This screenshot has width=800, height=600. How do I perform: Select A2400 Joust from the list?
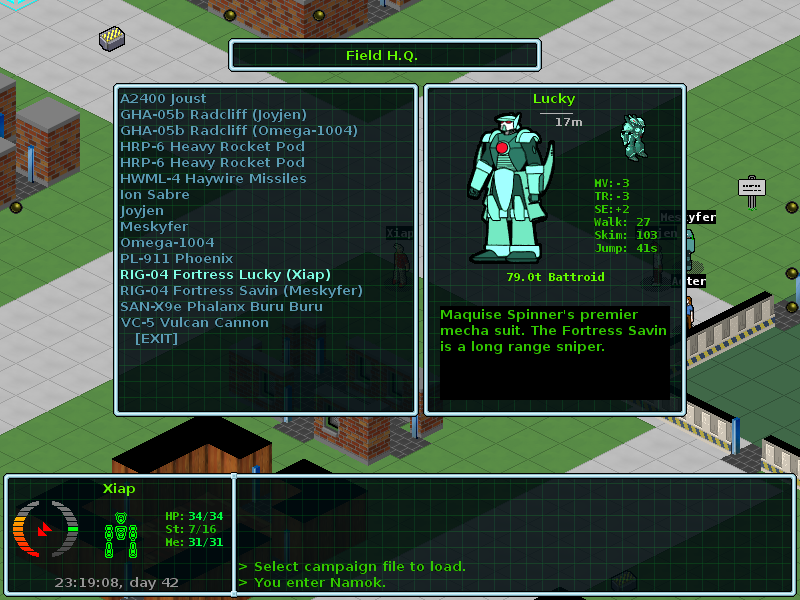(x=163, y=99)
